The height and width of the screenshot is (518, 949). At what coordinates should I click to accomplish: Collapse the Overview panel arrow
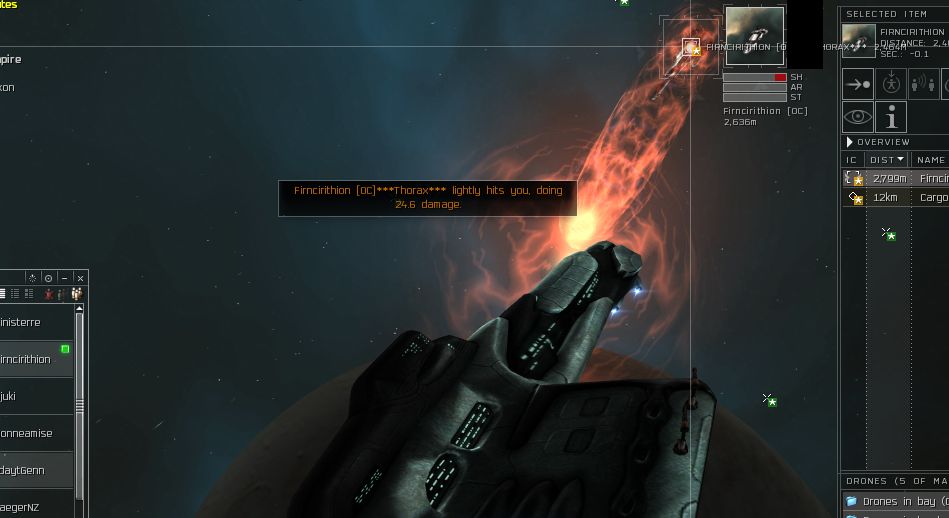click(850, 142)
